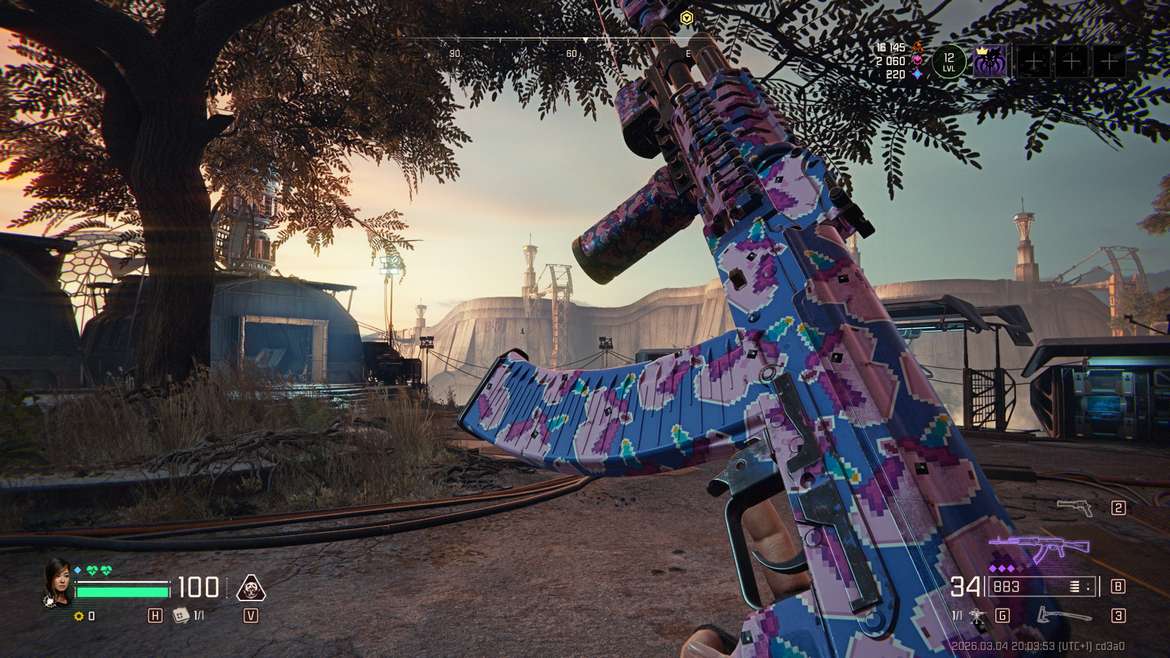Click the level 12 circle badge
Viewport: 1170px width, 658px height.
coord(949,62)
